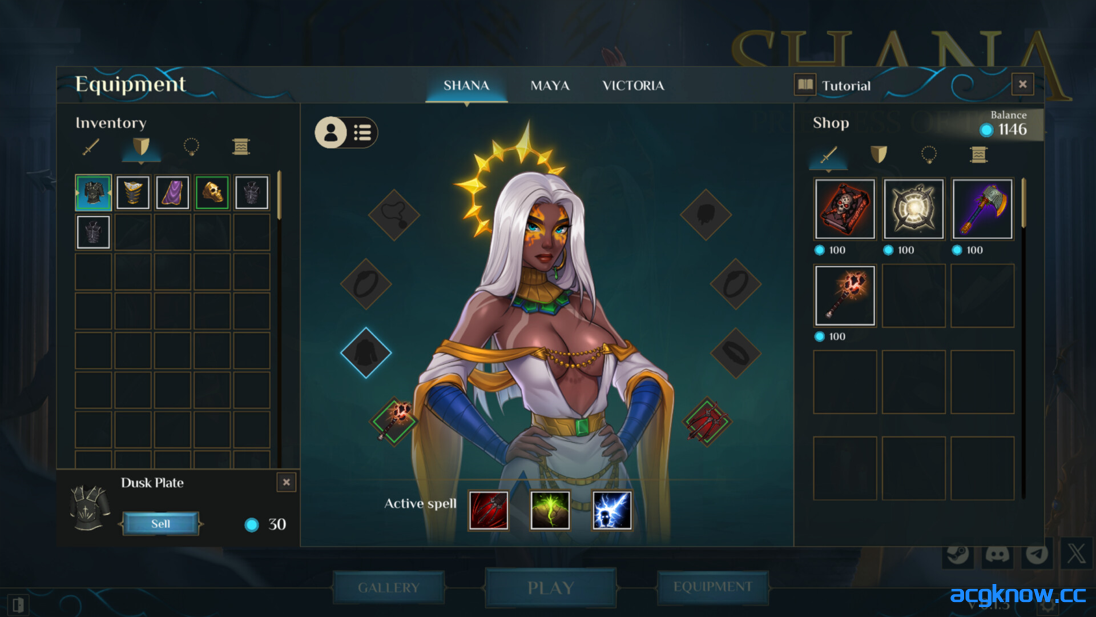The height and width of the screenshot is (617, 1096).
Task: Open the Tutorial book
Action: click(834, 86)
